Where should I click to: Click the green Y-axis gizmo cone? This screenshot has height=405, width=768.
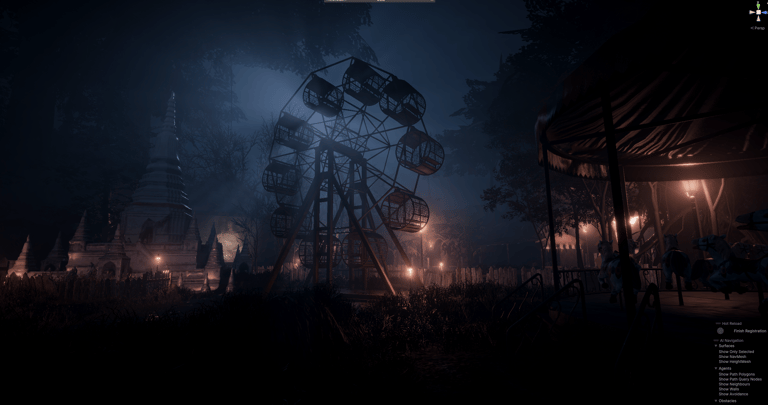[757, 6]
